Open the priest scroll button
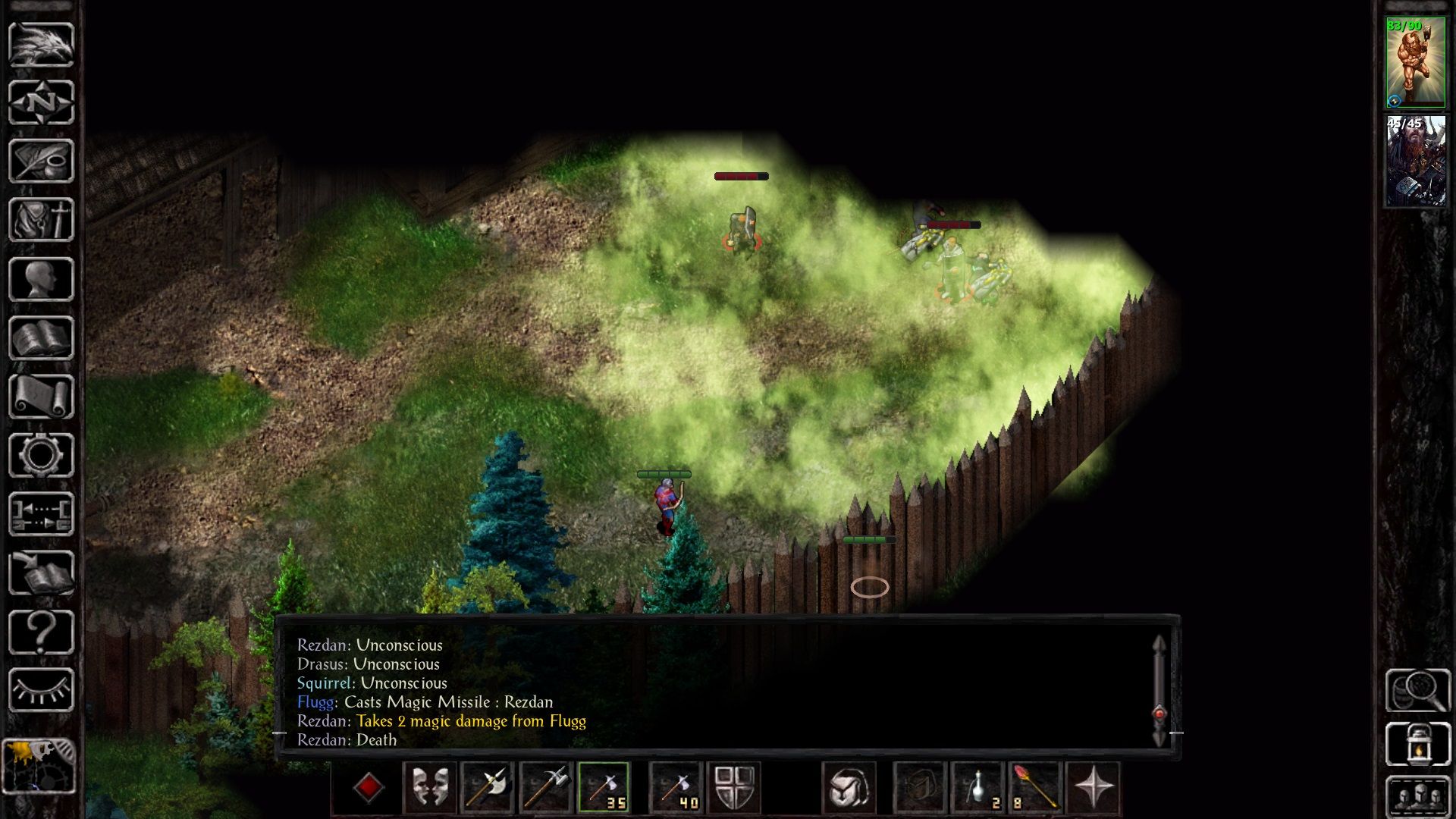 tap(41, 397)
